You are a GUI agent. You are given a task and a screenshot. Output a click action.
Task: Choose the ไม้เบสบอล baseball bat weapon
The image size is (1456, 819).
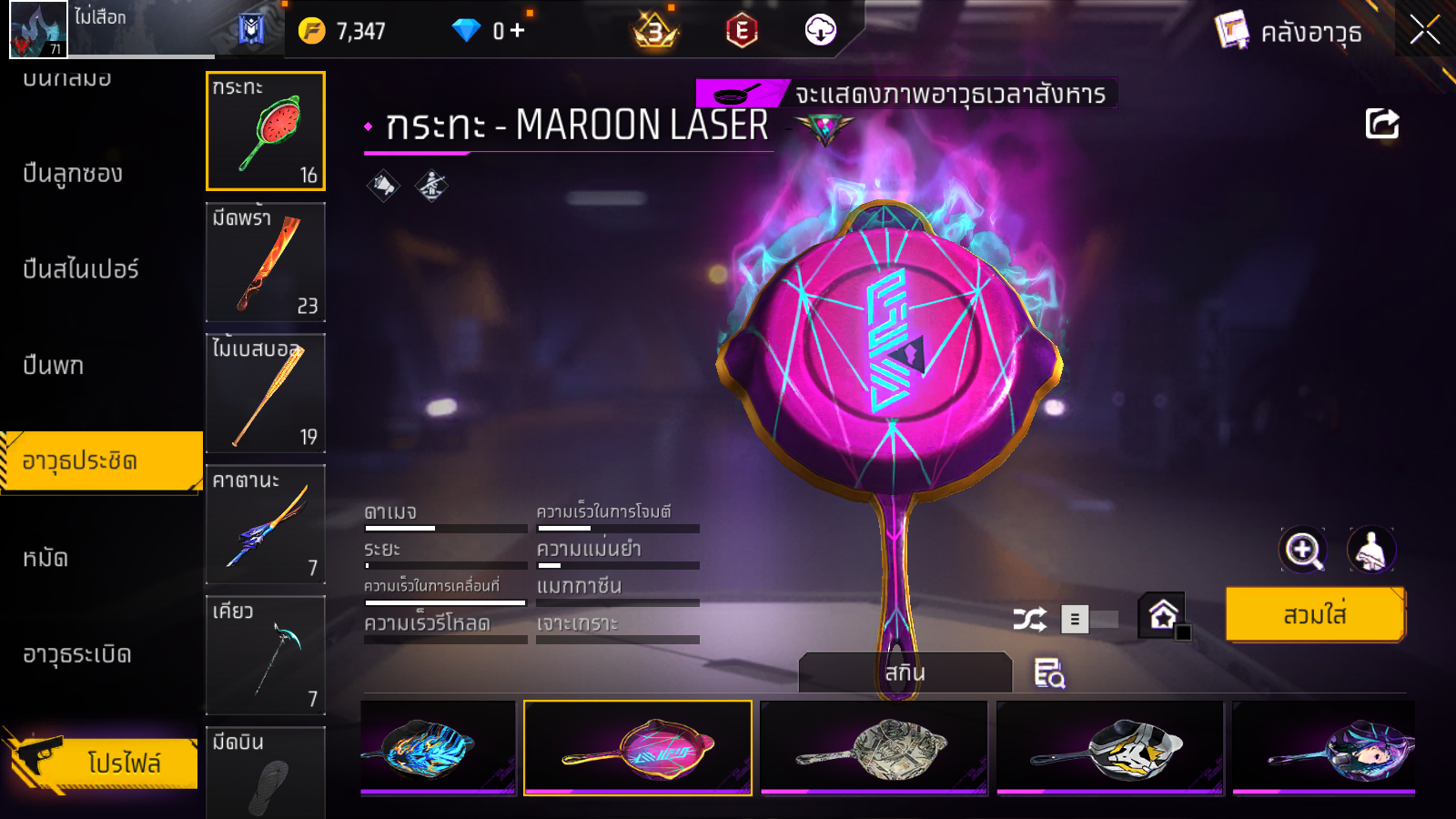(x=266, y=393)
